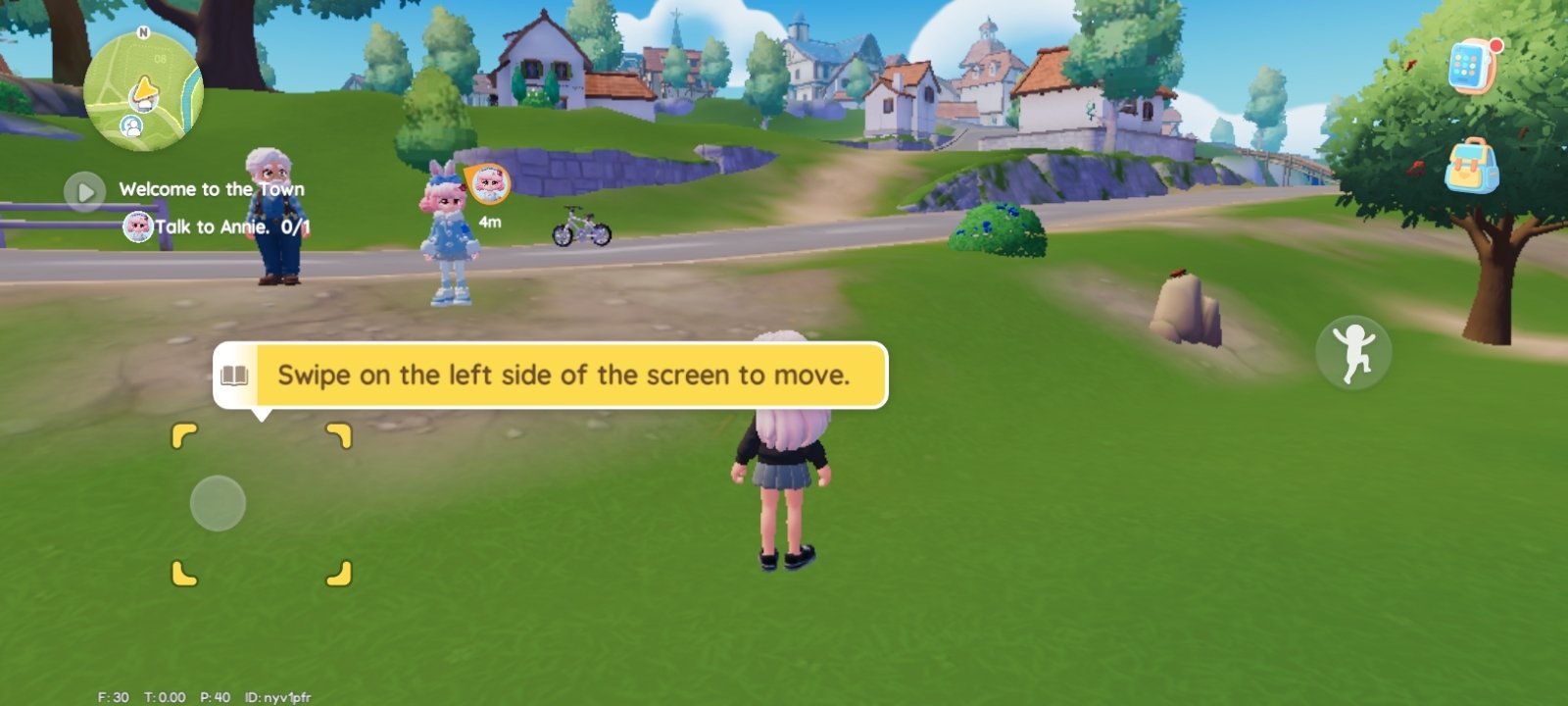The image size is (1568, 706).
Task: Tap the 4m distance marker above Annie
Action: click(489, 222)
